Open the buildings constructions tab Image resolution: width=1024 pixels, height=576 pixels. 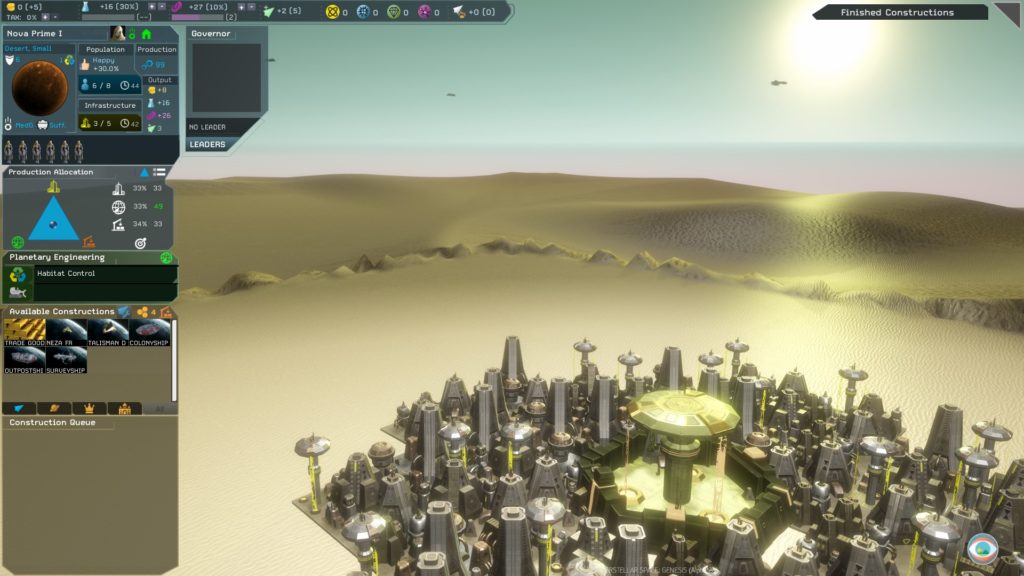pos(125,409)
